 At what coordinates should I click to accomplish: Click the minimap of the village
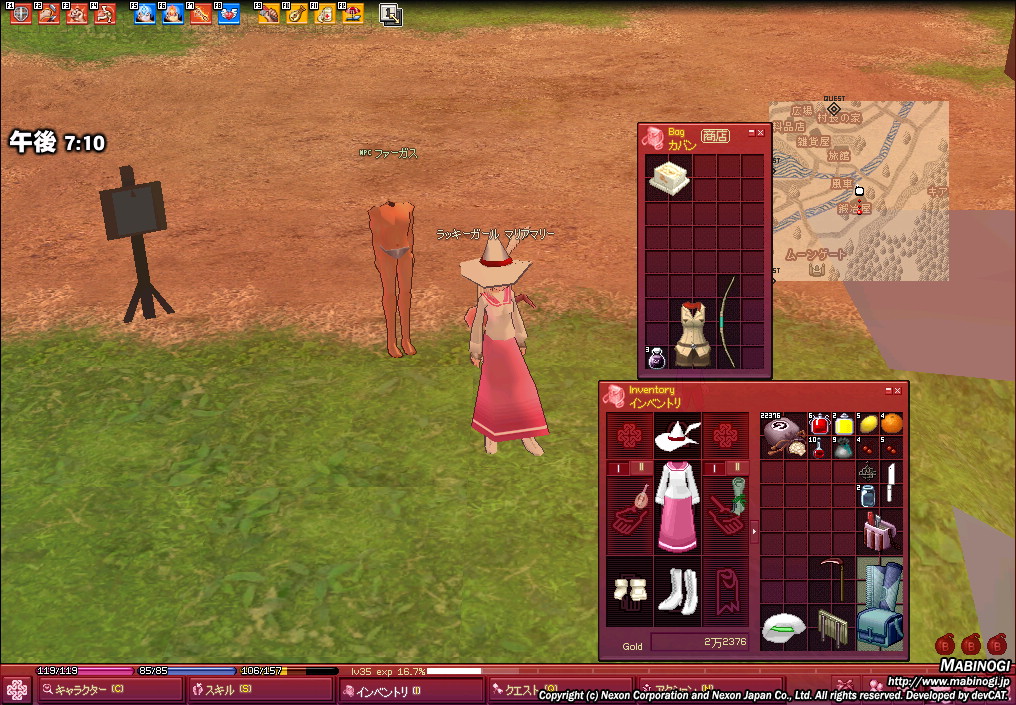click(858, 190)
